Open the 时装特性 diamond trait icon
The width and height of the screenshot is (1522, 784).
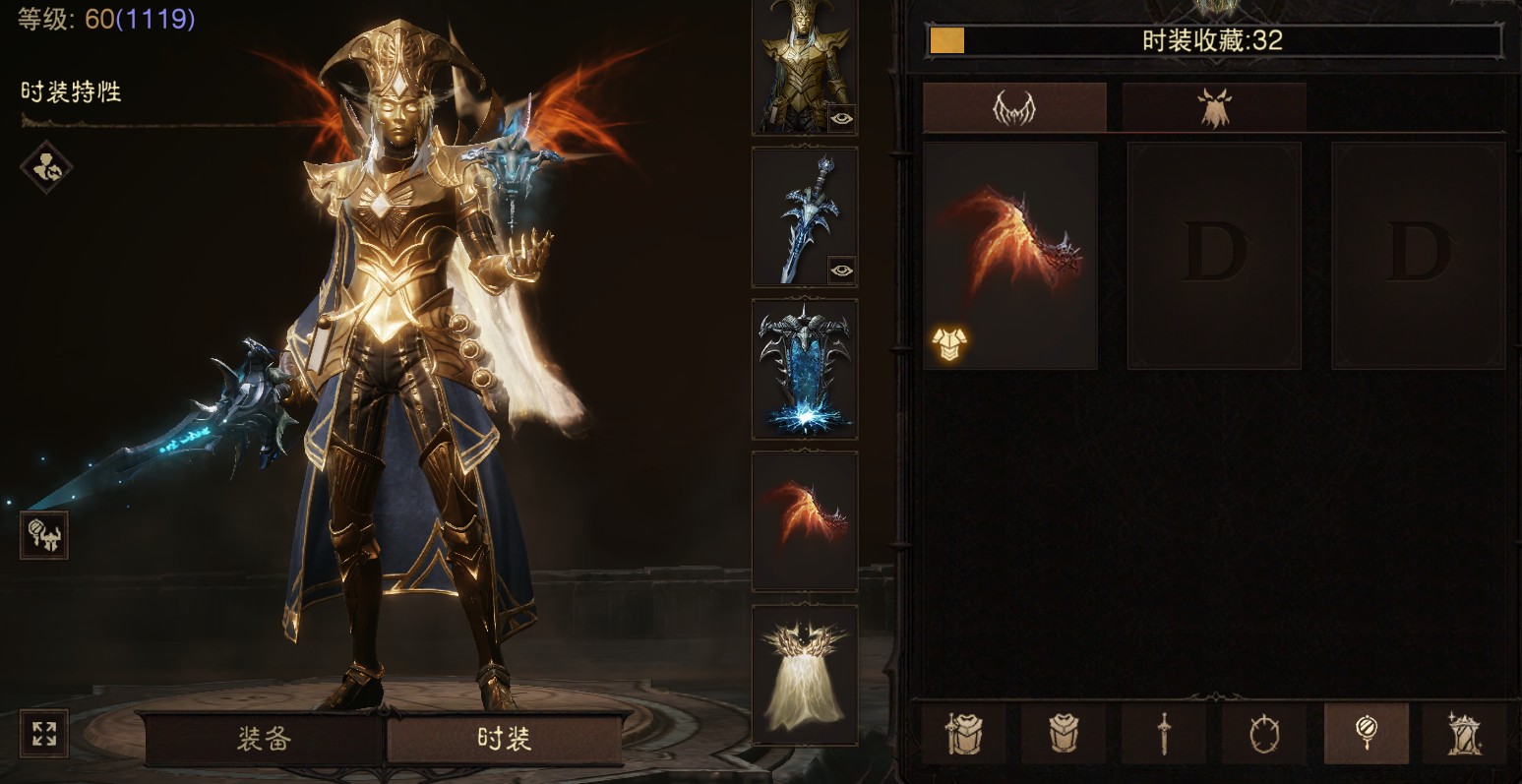46,167
